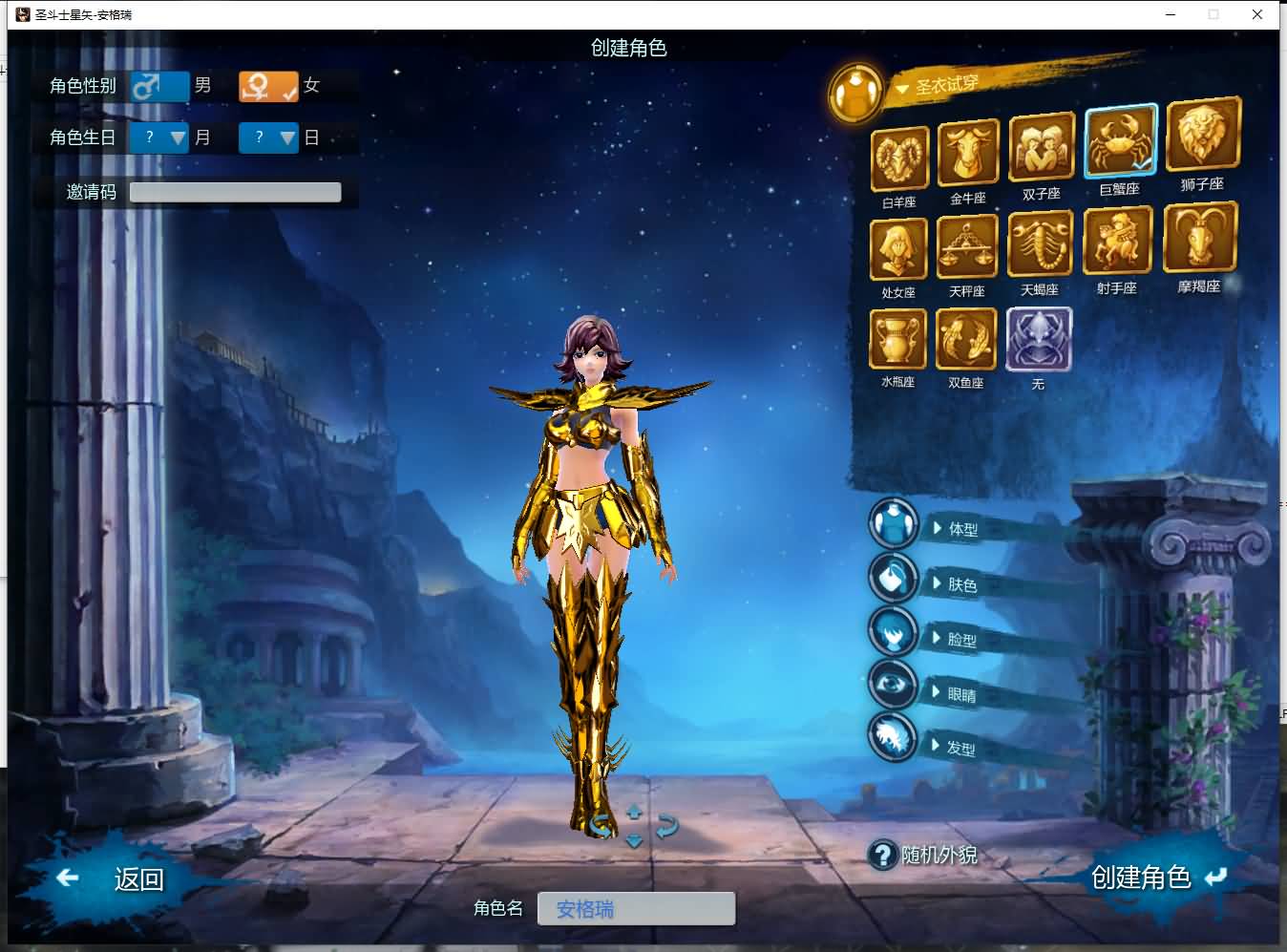1287x952 pixels.
Task: Try on the Aries (白羊座) gold cloth
Action: (x=899, y=159)
